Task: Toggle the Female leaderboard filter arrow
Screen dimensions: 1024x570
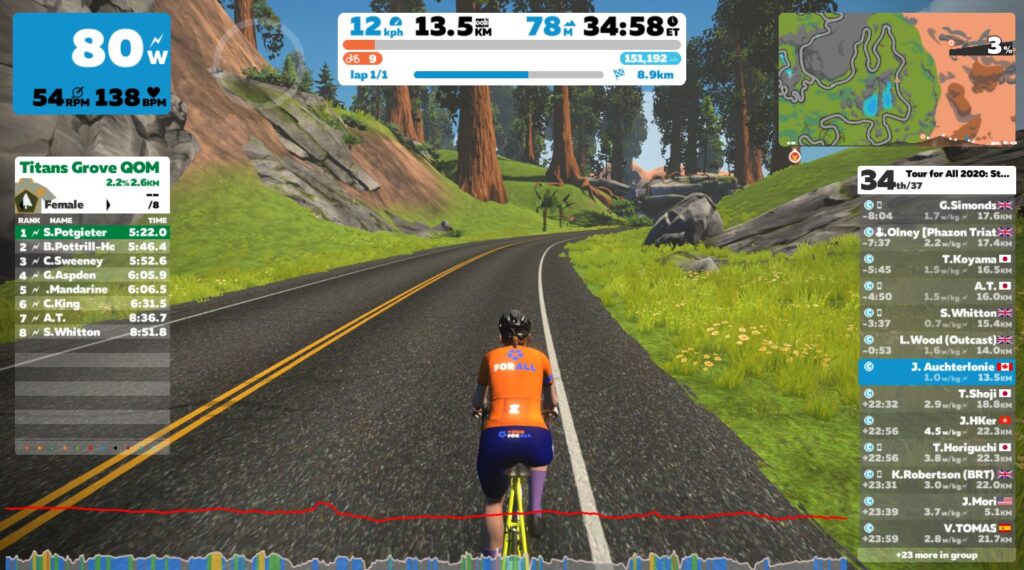Action: click(x=107, y=204)
